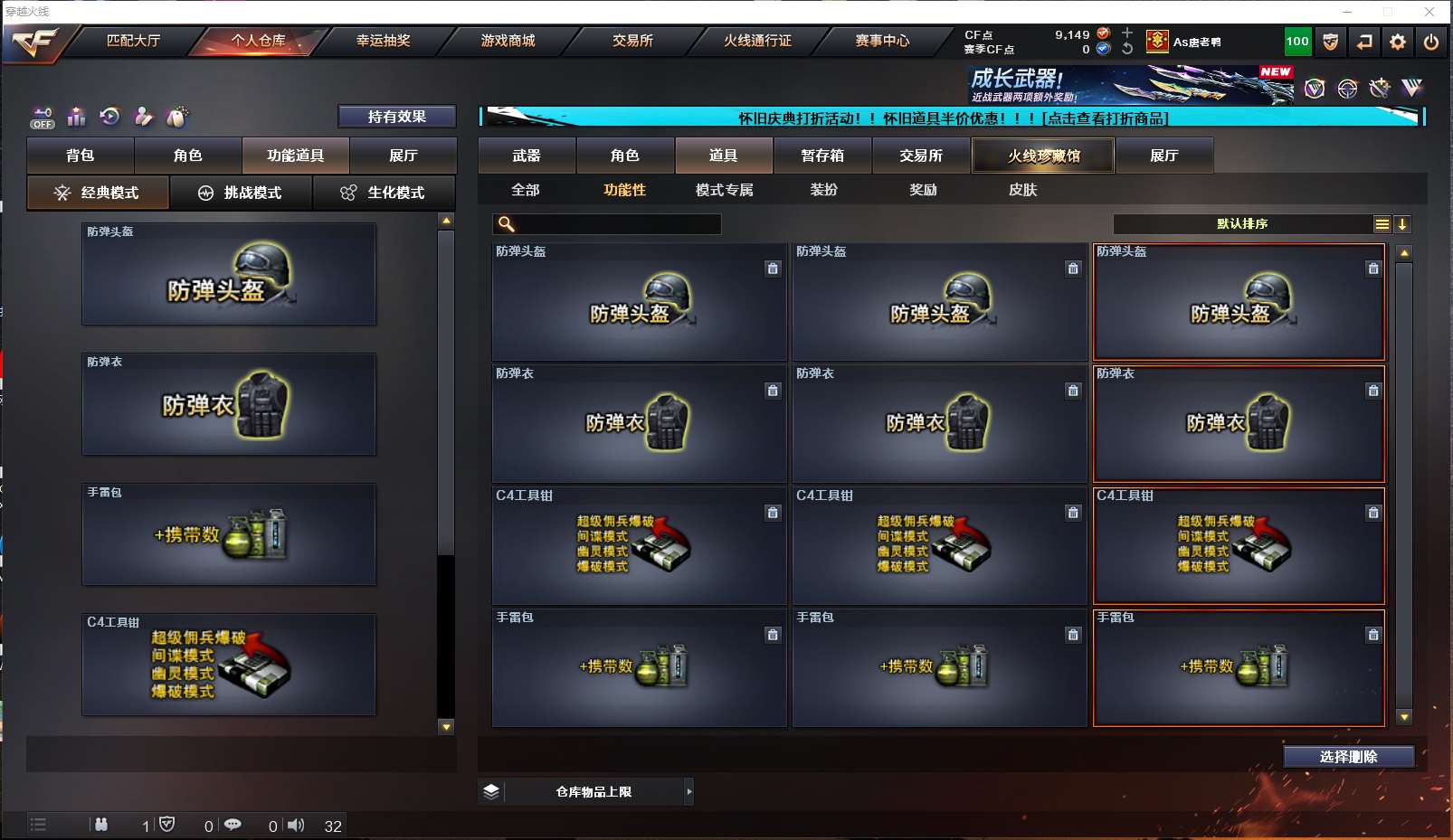Screen dimensions: 1453x840
Task: Show 持有效果 owned effects
Action: (396, 117)
